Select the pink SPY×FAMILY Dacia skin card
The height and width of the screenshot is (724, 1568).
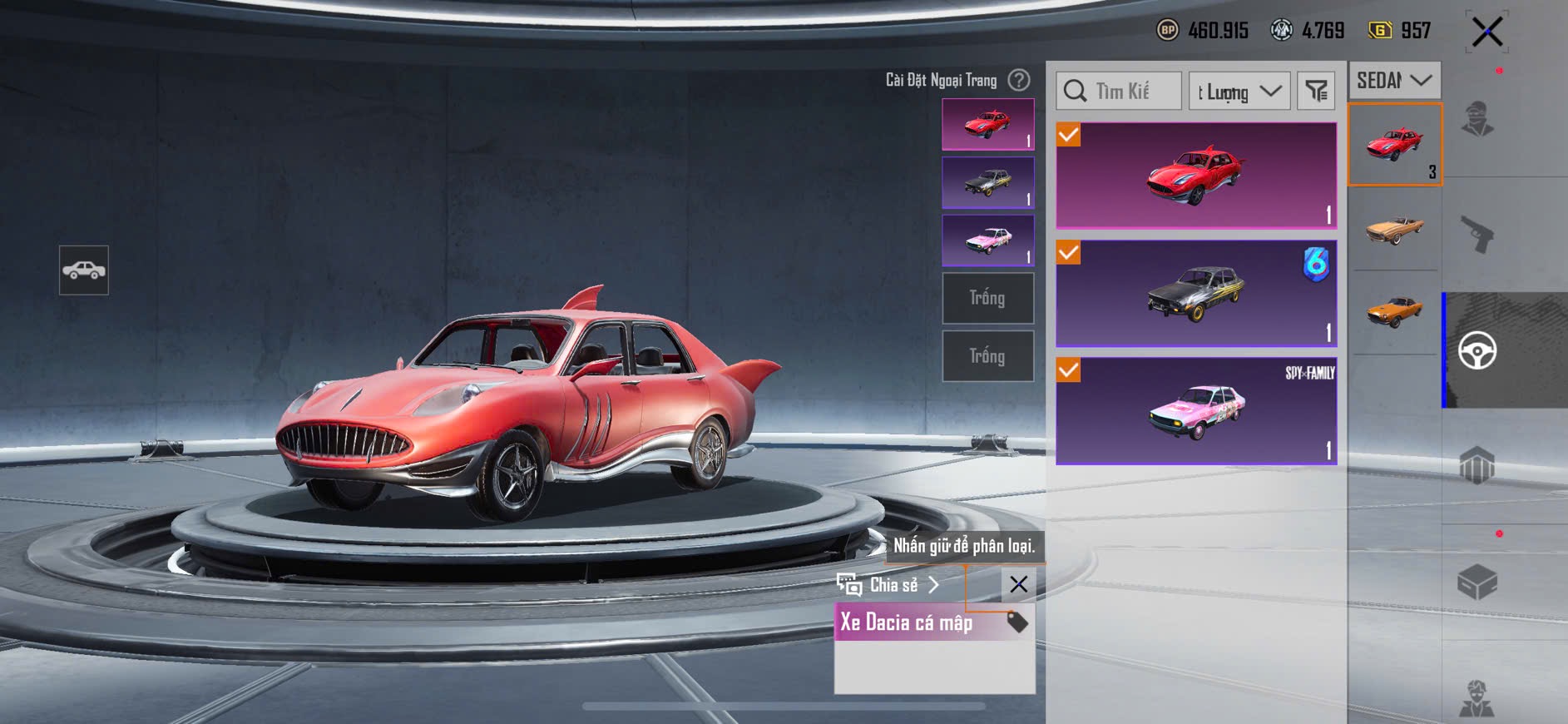click(x=1196, y=411)
